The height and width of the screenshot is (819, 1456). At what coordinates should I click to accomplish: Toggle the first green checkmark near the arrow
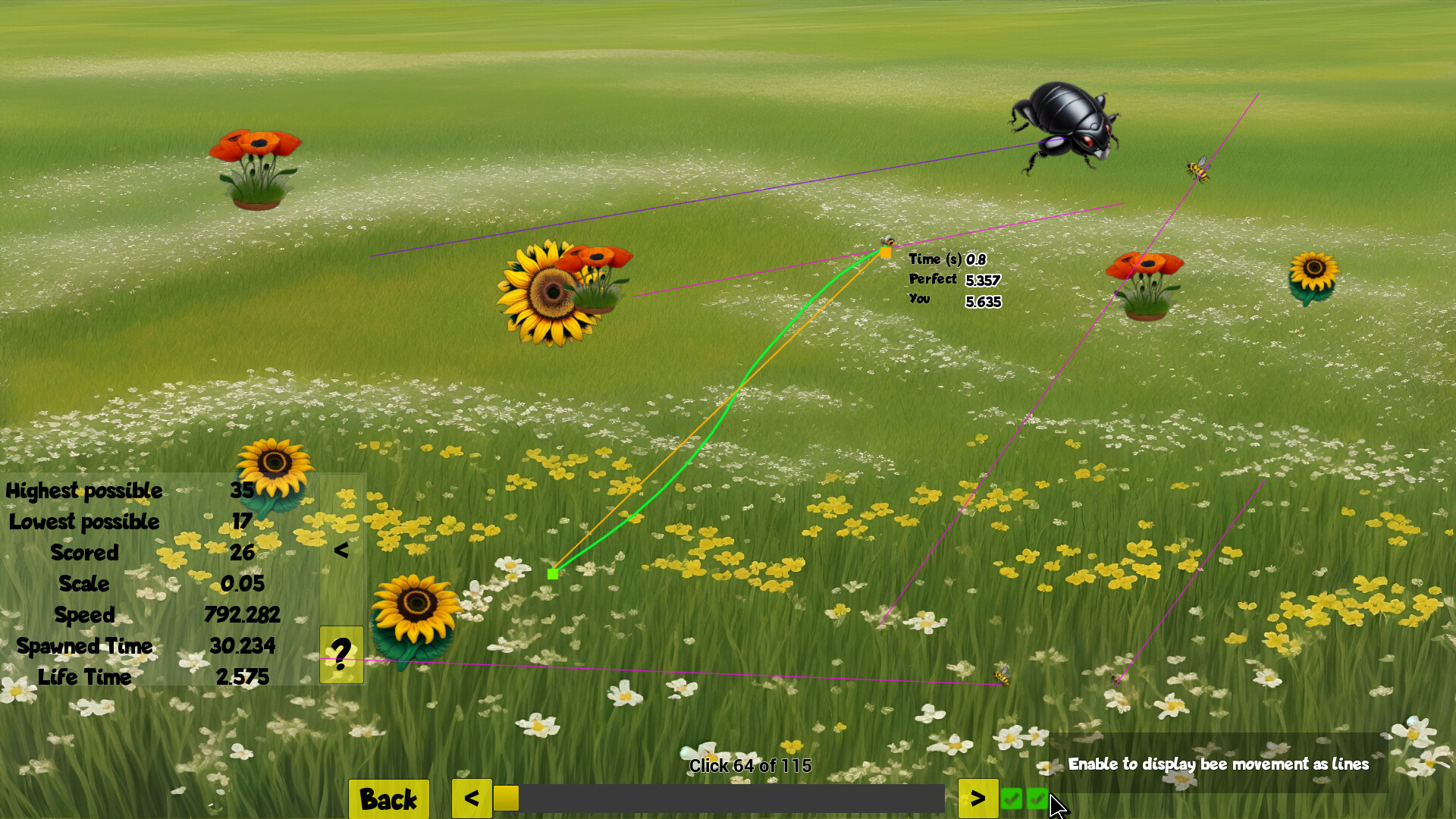pyautogui.click(x=1012, y=799)
